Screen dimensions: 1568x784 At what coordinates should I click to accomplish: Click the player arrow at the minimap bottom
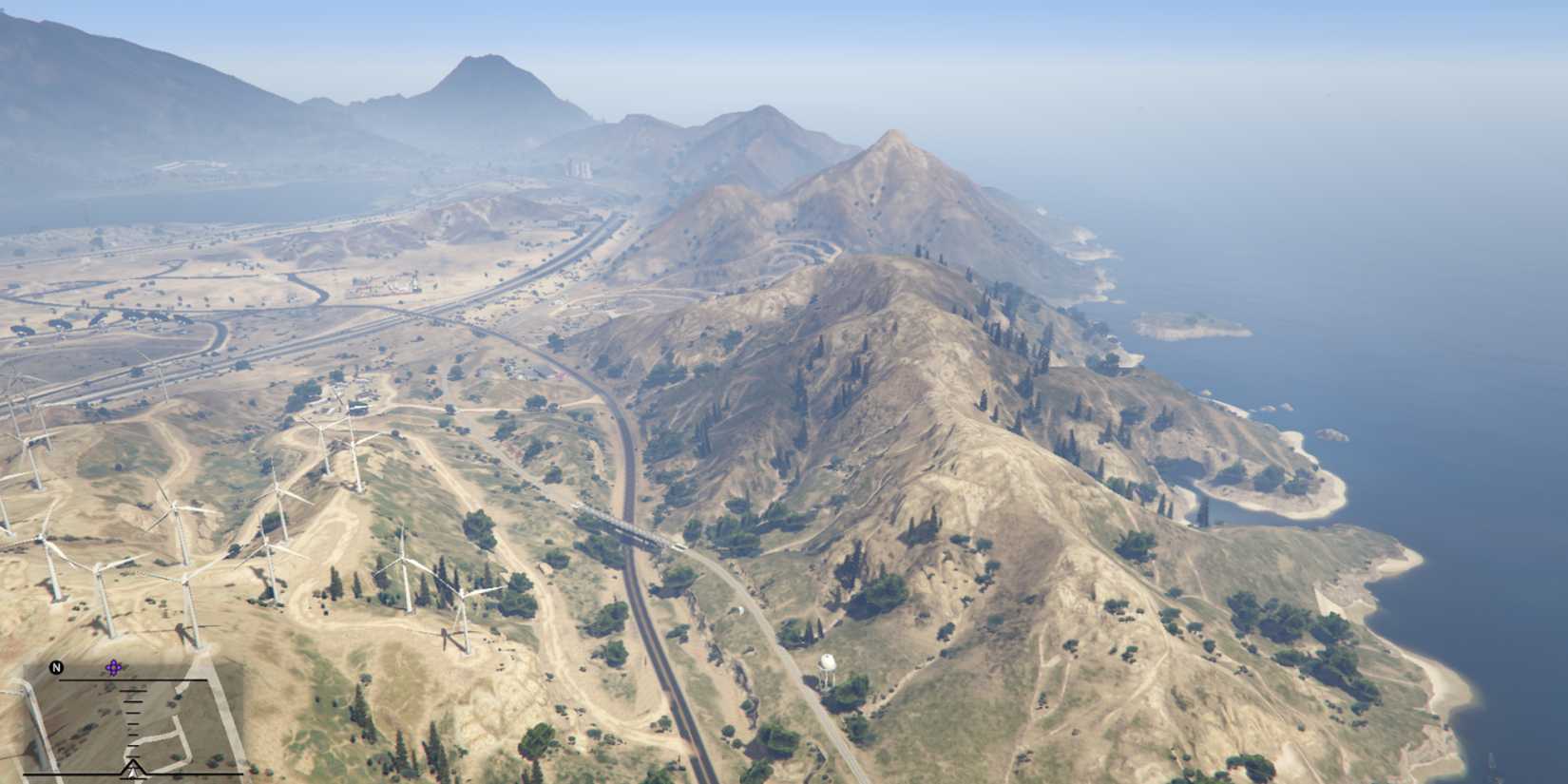click(x=133, y=770)
